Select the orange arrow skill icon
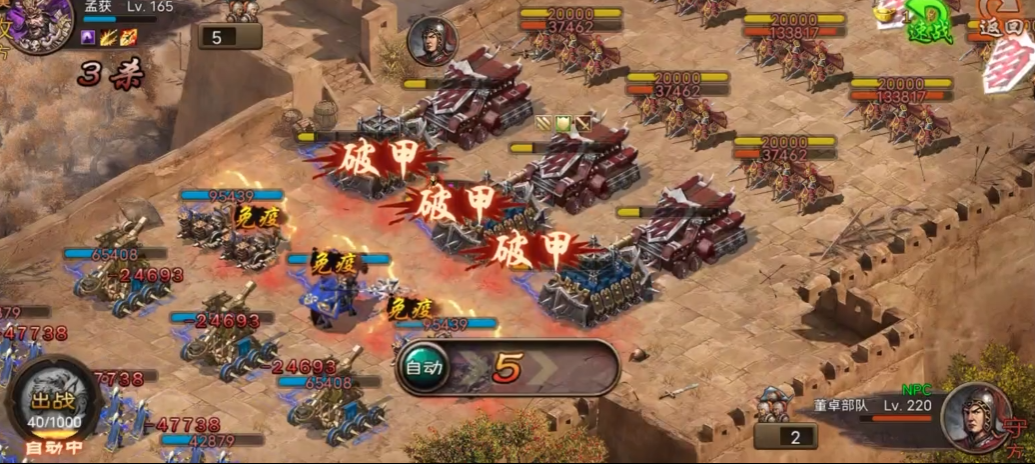This screenshot has height=464, width=1035. pyautogui.click(x=127, y=37)
